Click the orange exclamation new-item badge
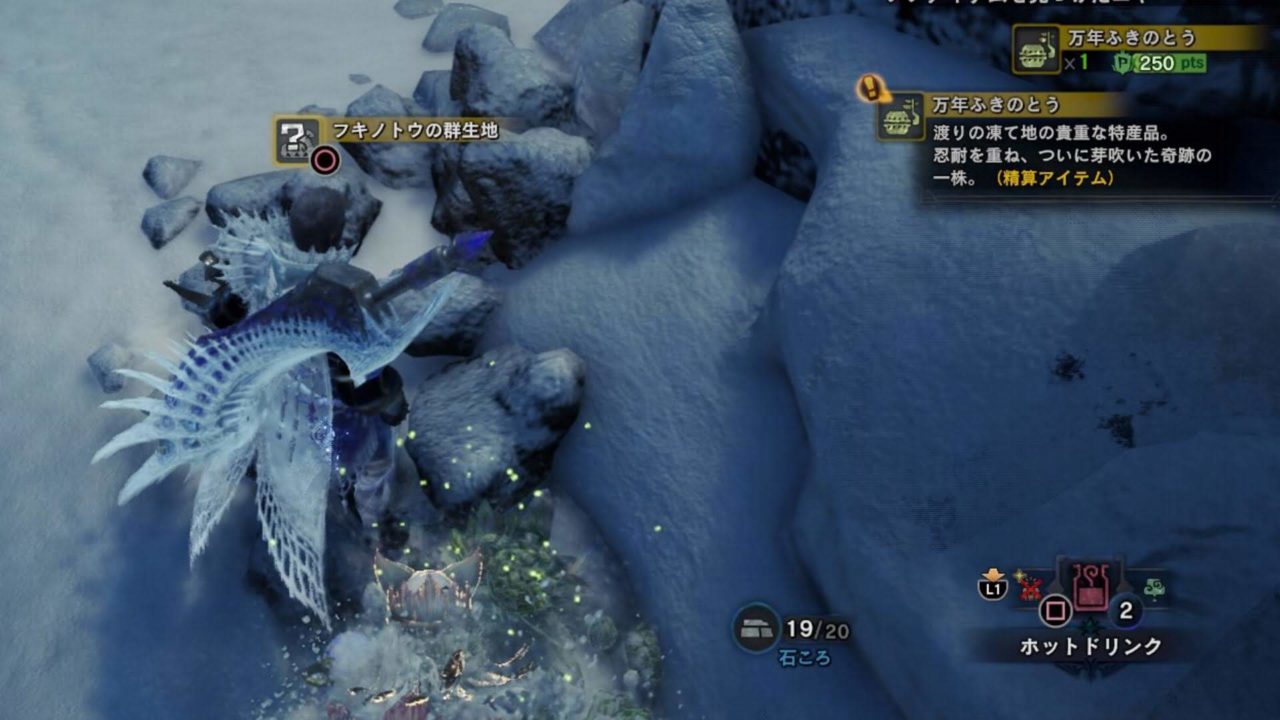This screenshot has height=720, width=1280. [874, 89]
